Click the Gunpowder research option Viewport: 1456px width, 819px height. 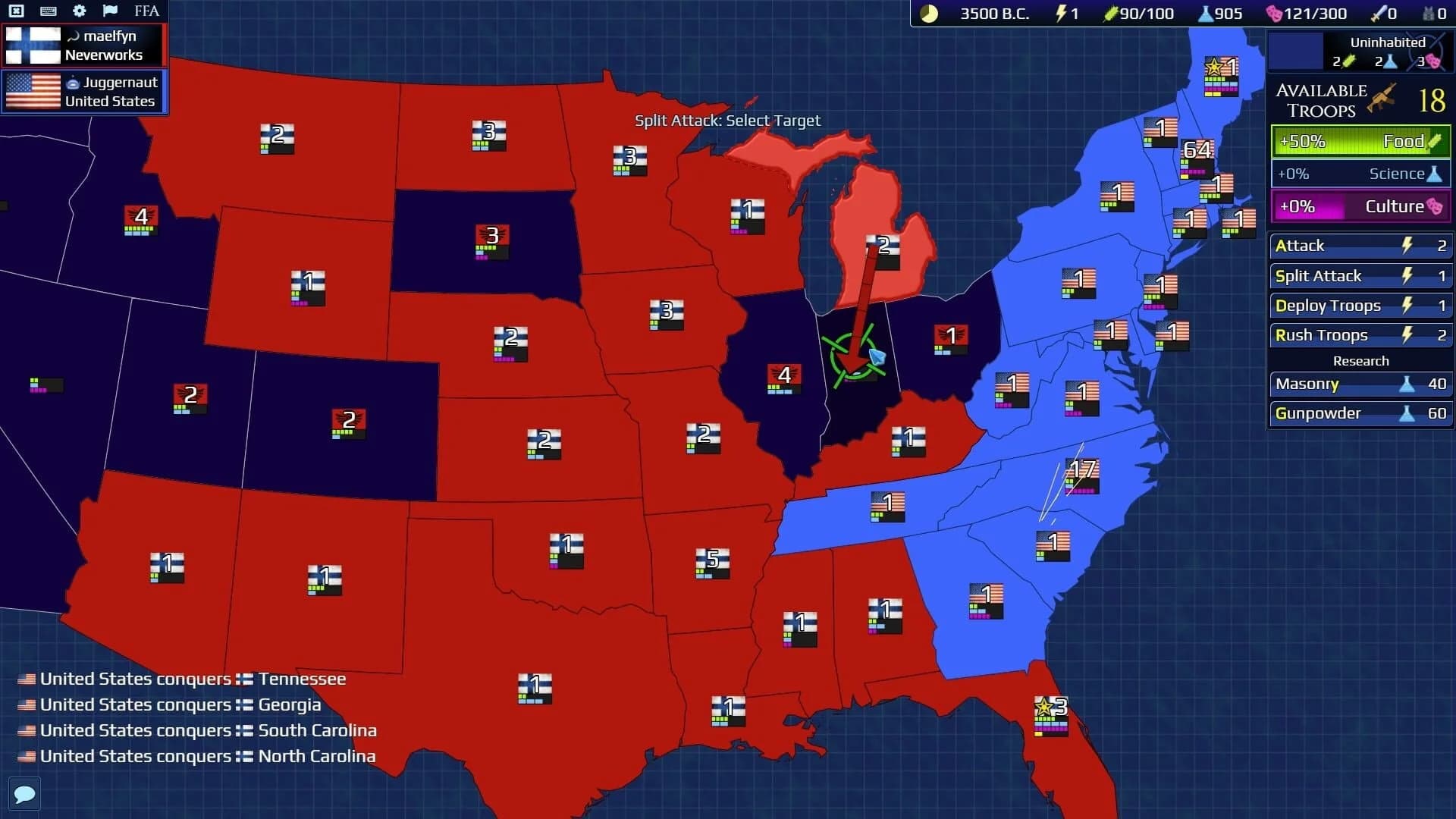pyautogui.click(x=1360, y=413)
